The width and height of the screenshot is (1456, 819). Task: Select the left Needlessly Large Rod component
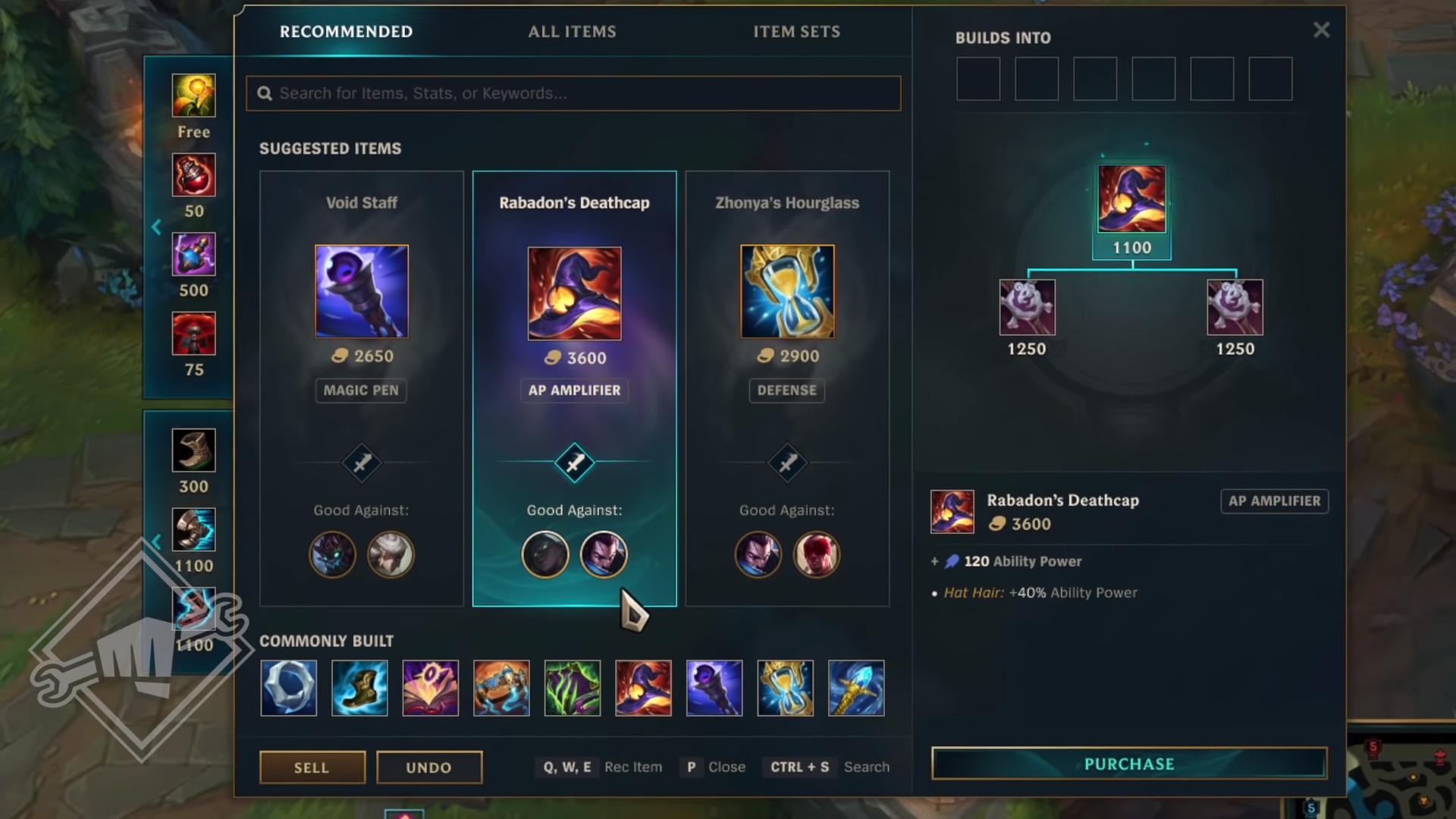1027,307
